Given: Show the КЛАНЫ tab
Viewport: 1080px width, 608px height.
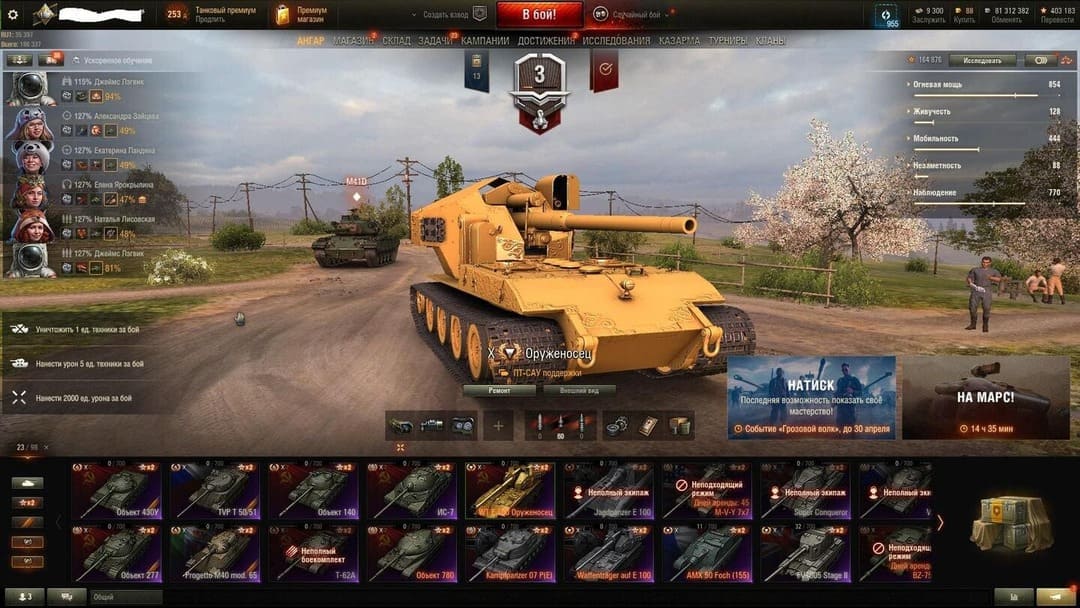Looking at the screenshot, I should point(770,41).
